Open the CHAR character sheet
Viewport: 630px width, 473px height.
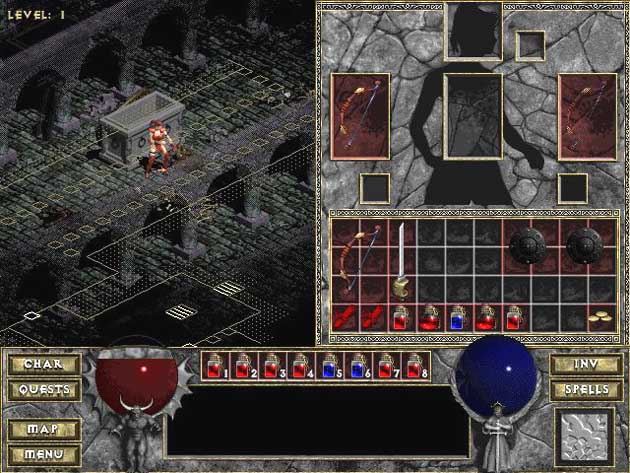(44, 365)
